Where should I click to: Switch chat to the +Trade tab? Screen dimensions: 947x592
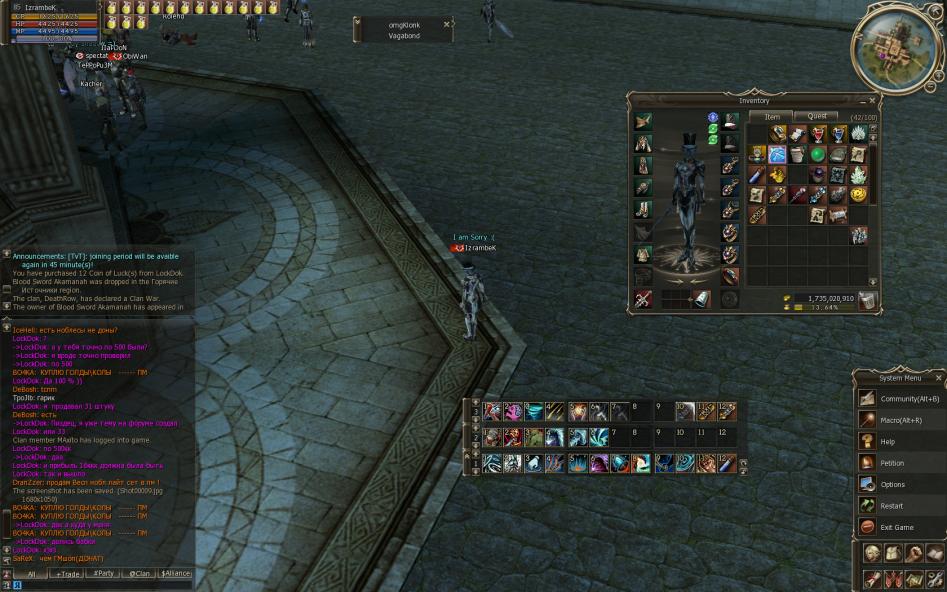68,574
